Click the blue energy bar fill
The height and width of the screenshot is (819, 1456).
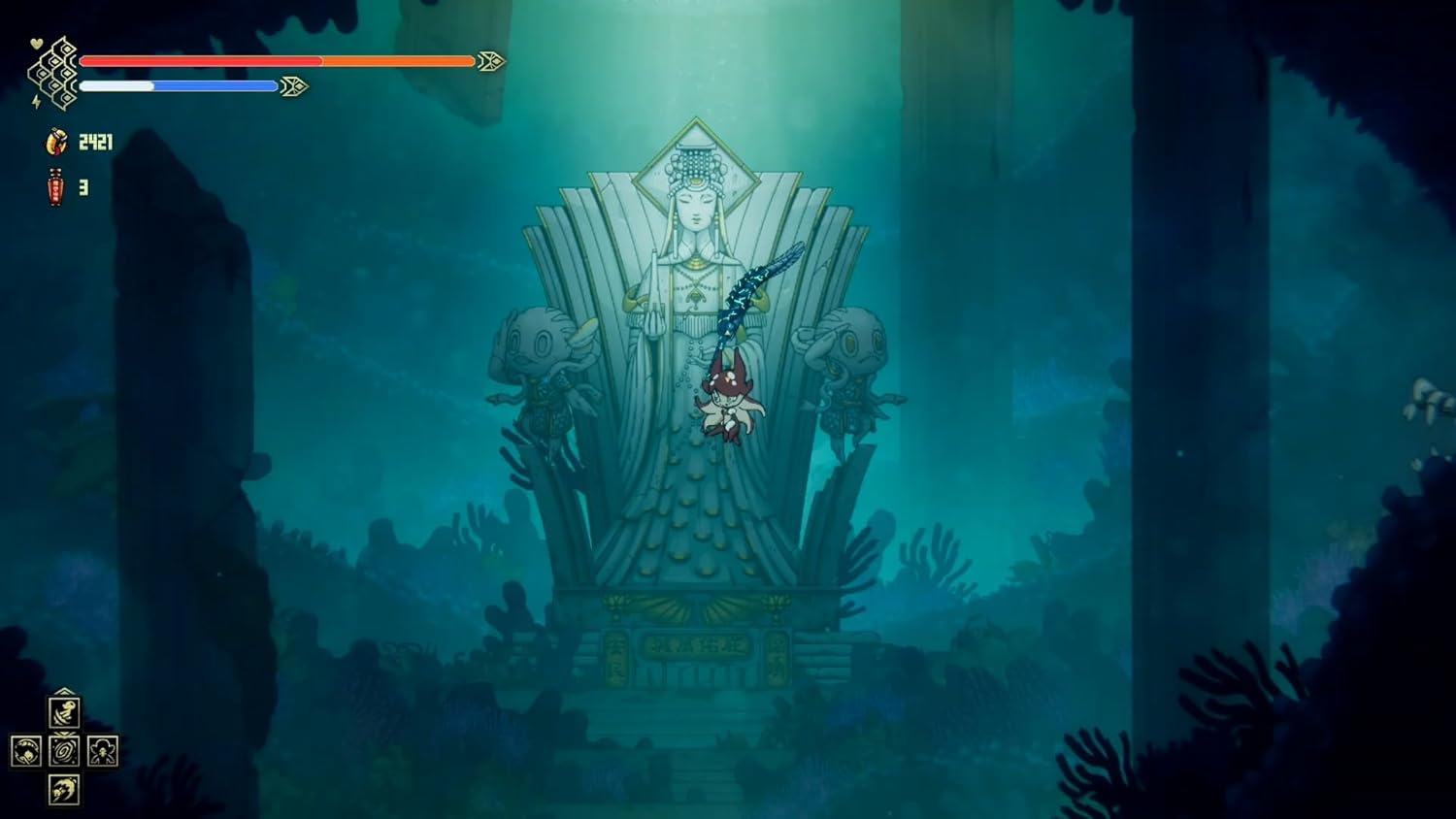(214, 85)
